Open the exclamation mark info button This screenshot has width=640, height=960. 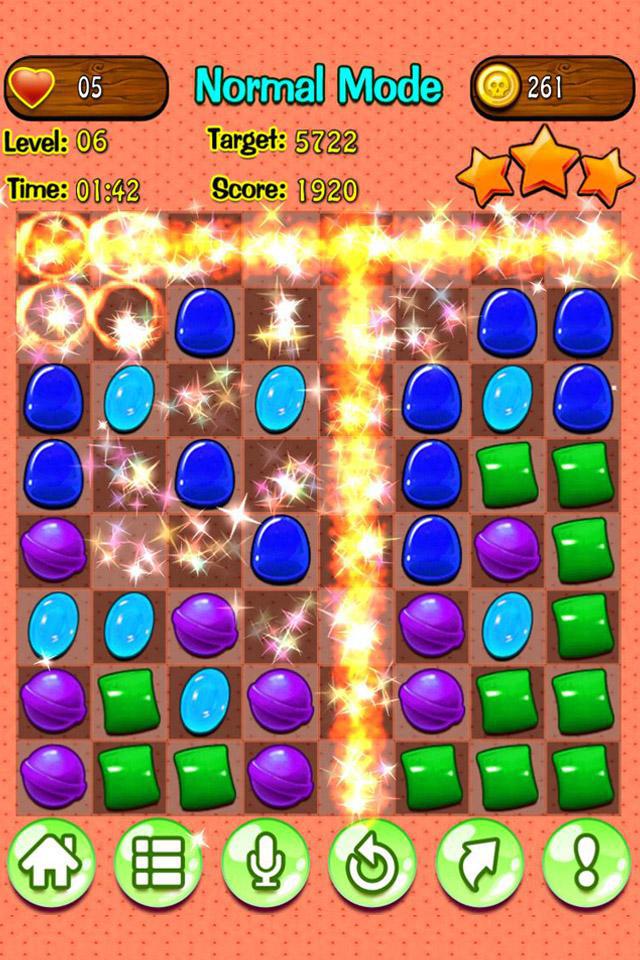click(x=586, y=863)
